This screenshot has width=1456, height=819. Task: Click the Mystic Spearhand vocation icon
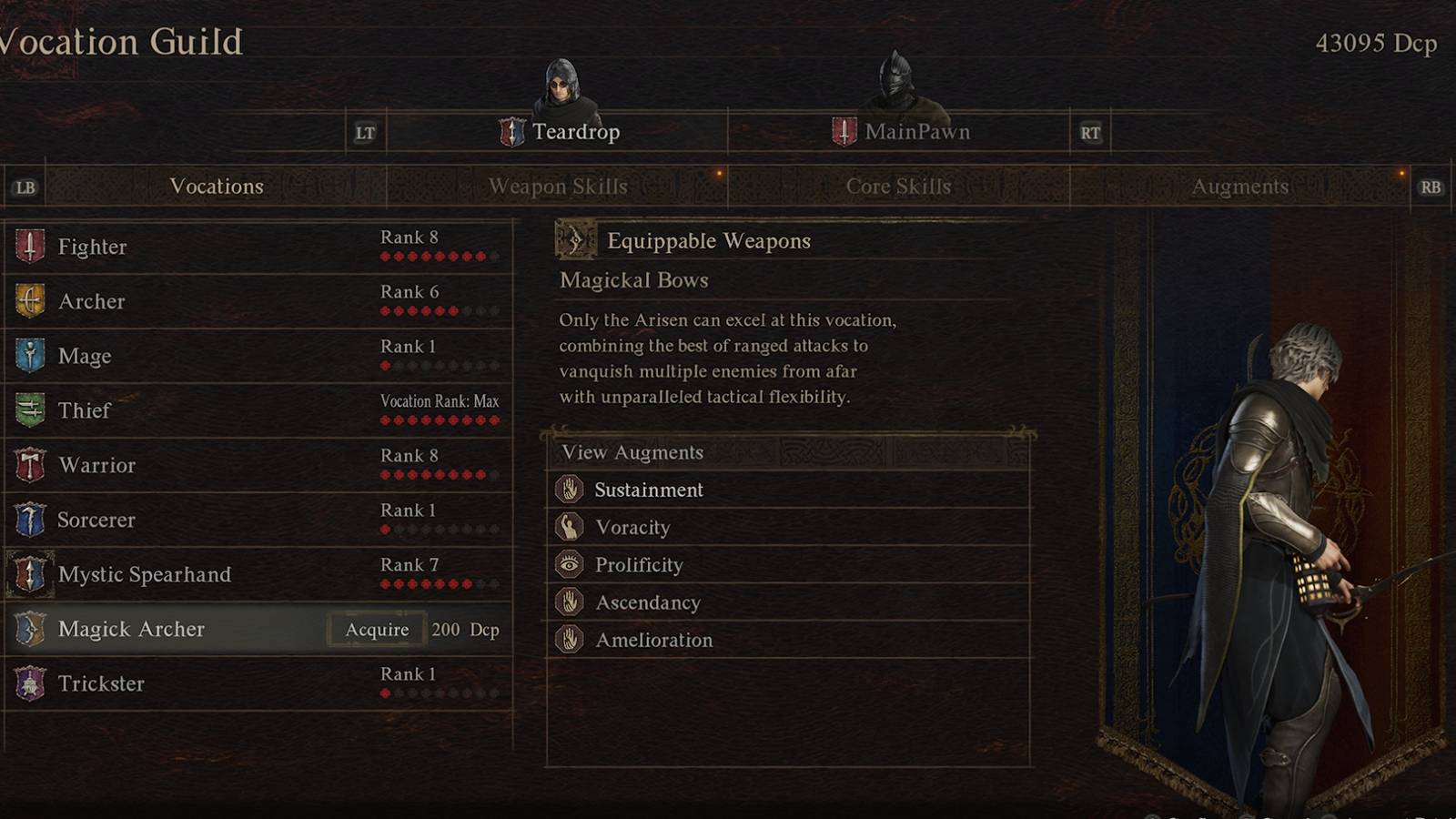pyautogui.click(x=30, y=574)
